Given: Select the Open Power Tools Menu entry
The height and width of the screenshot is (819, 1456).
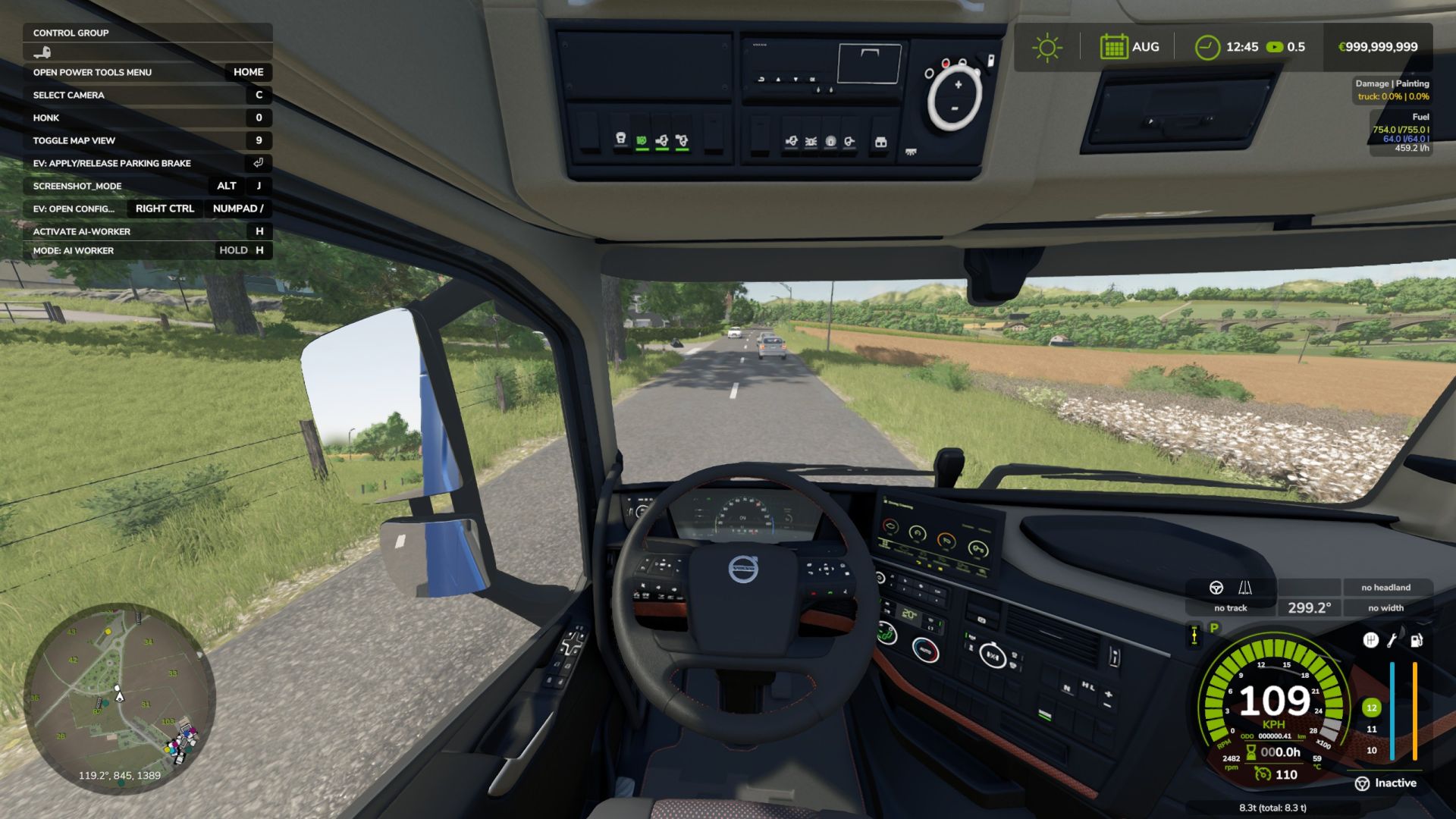Looking at the screenshot, I should coord(148,72).
